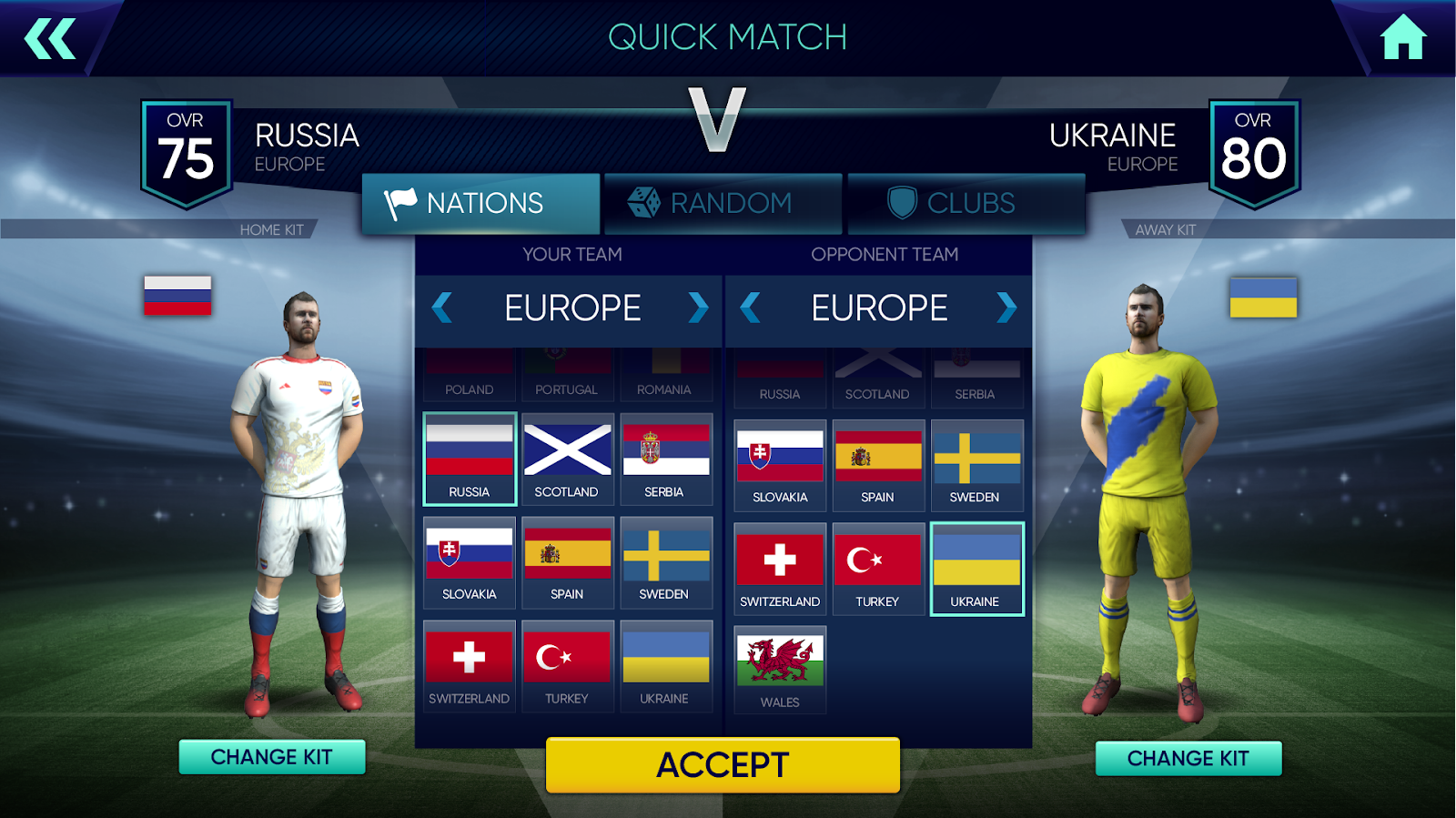The image size is (1456, 818).
Task: Change Russia's home kit
Action: click(271, 757)
